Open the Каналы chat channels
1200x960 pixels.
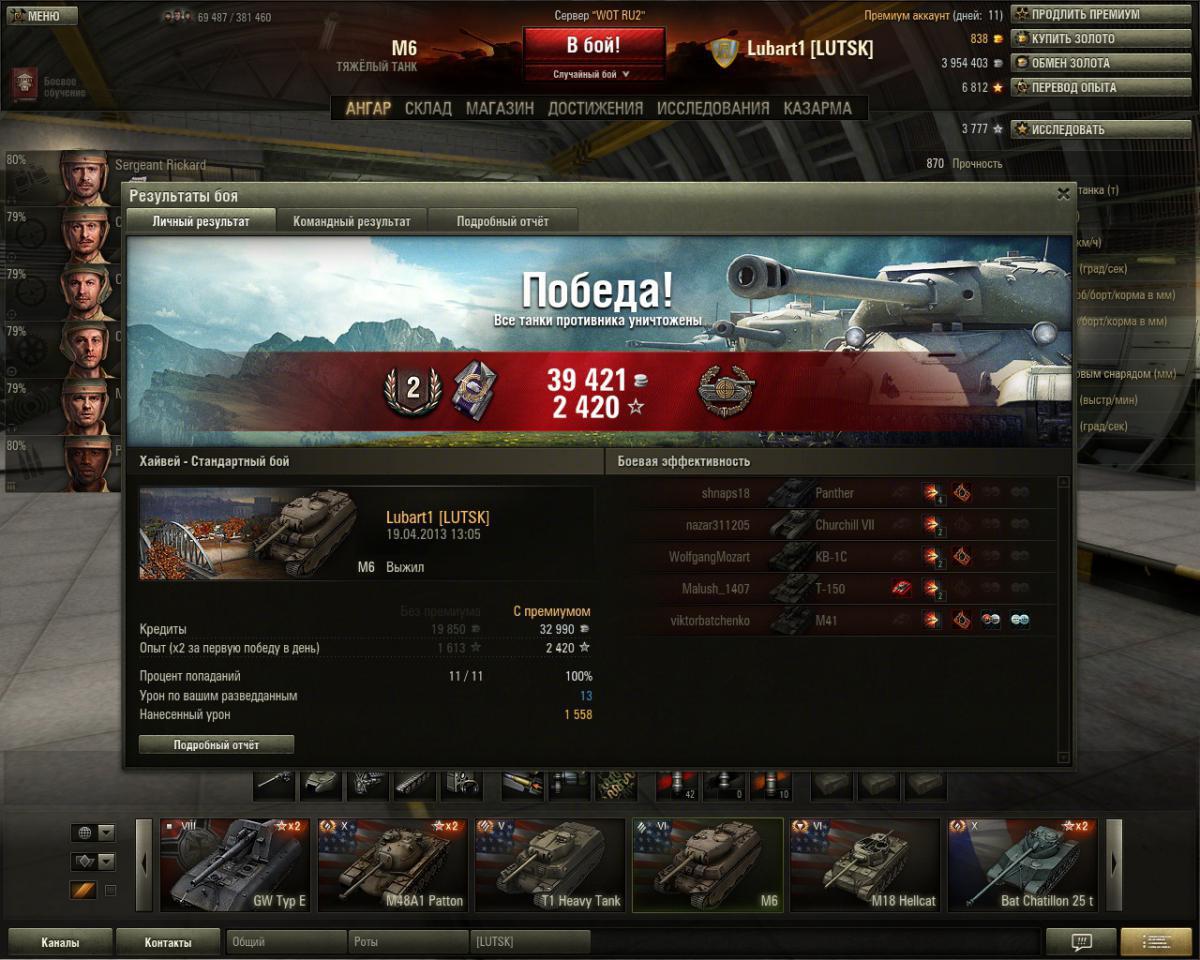coord(60,942)
